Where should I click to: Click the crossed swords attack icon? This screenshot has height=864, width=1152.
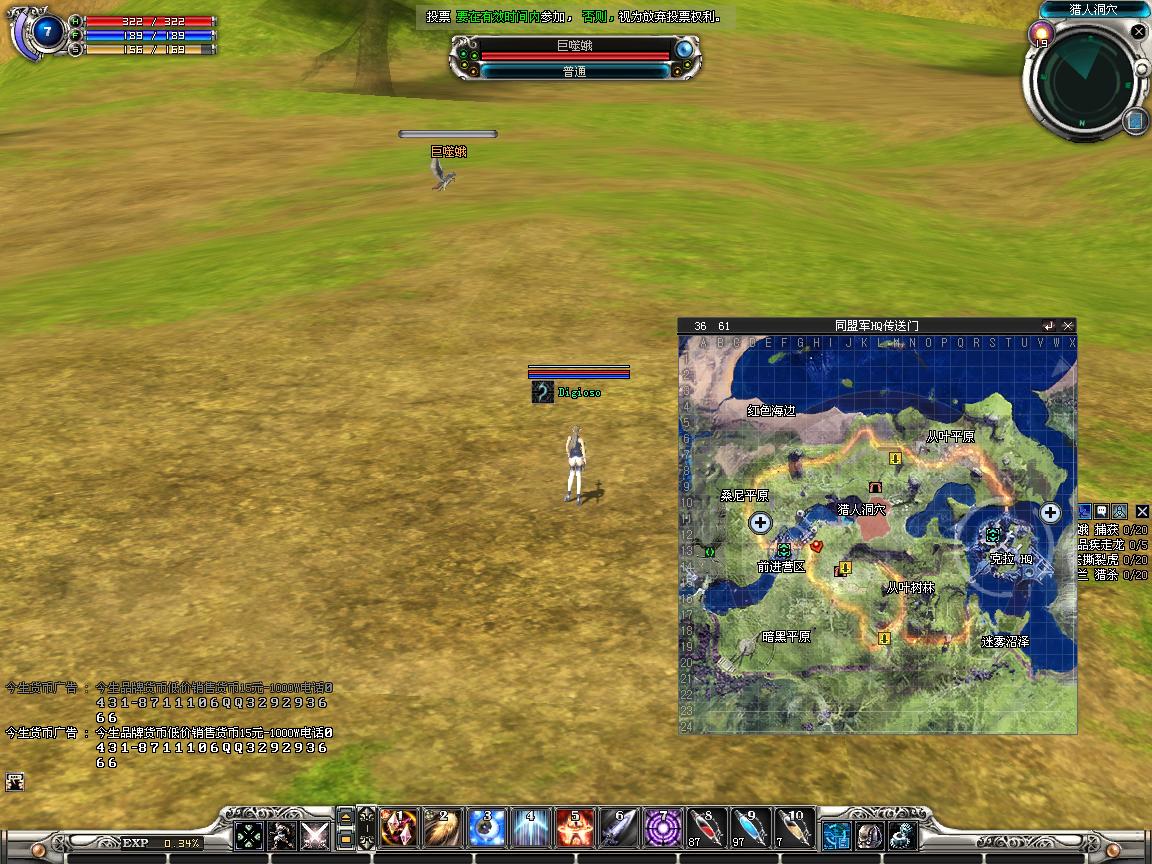pyautogui.click(x=315, y=834)
